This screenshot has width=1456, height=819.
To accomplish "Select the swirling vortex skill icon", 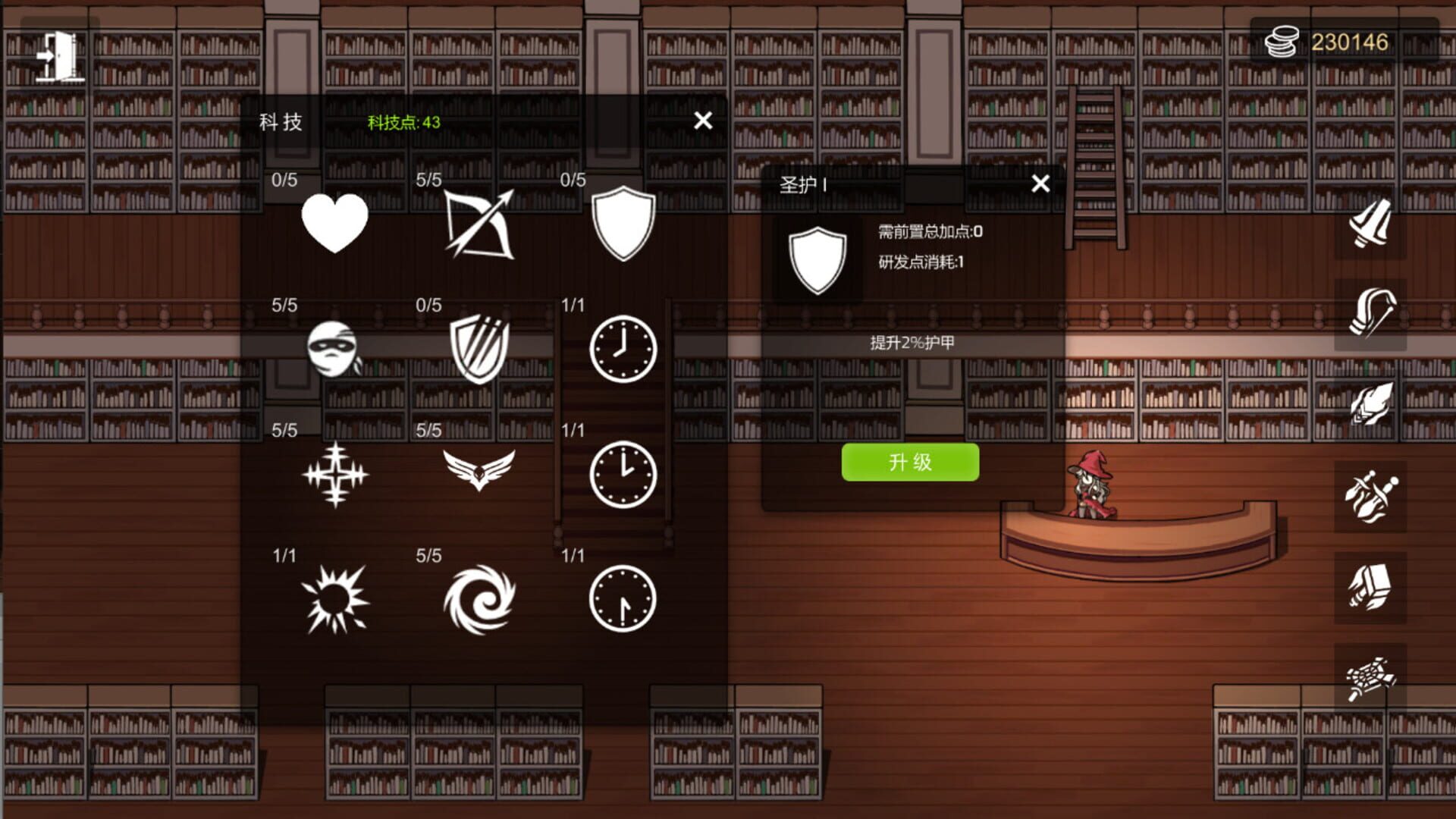I will point(480,599).
